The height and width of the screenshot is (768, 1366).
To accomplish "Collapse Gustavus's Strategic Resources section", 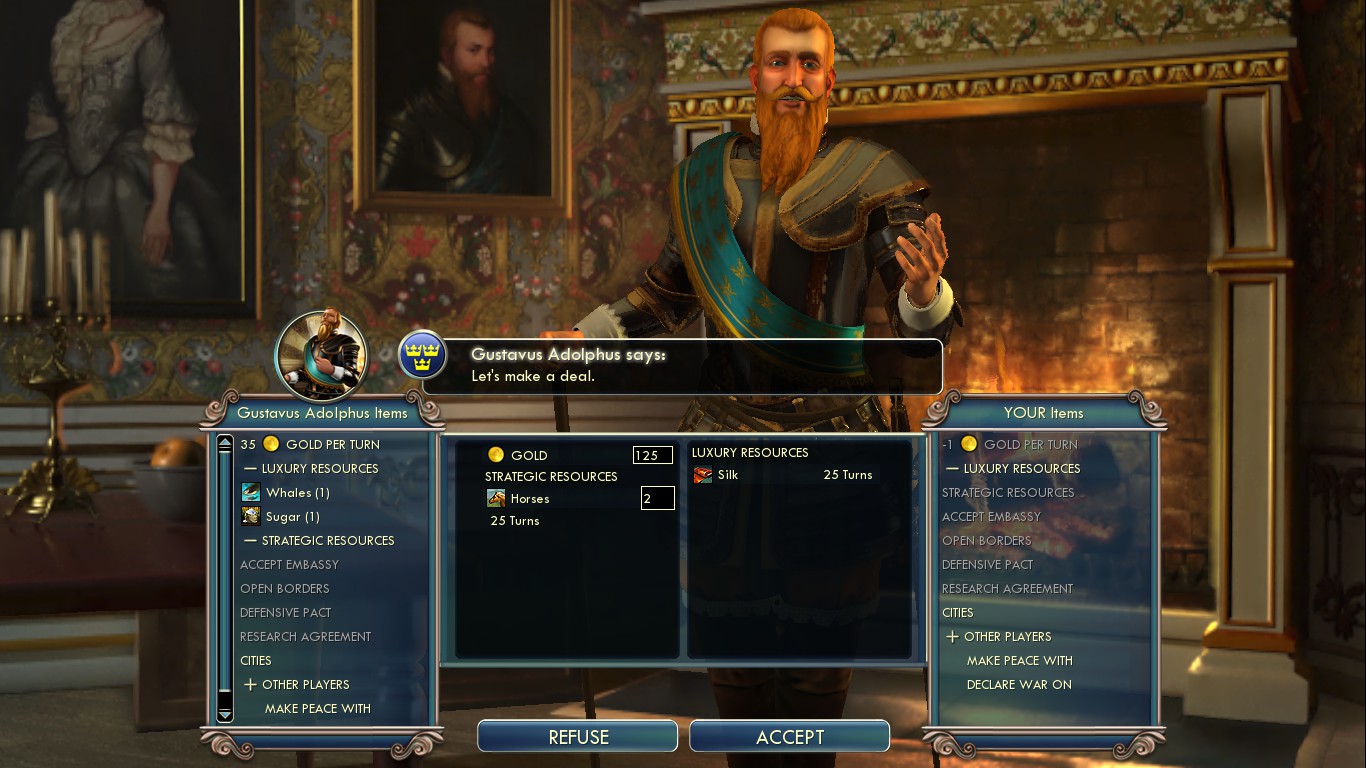I will point(327,540).
